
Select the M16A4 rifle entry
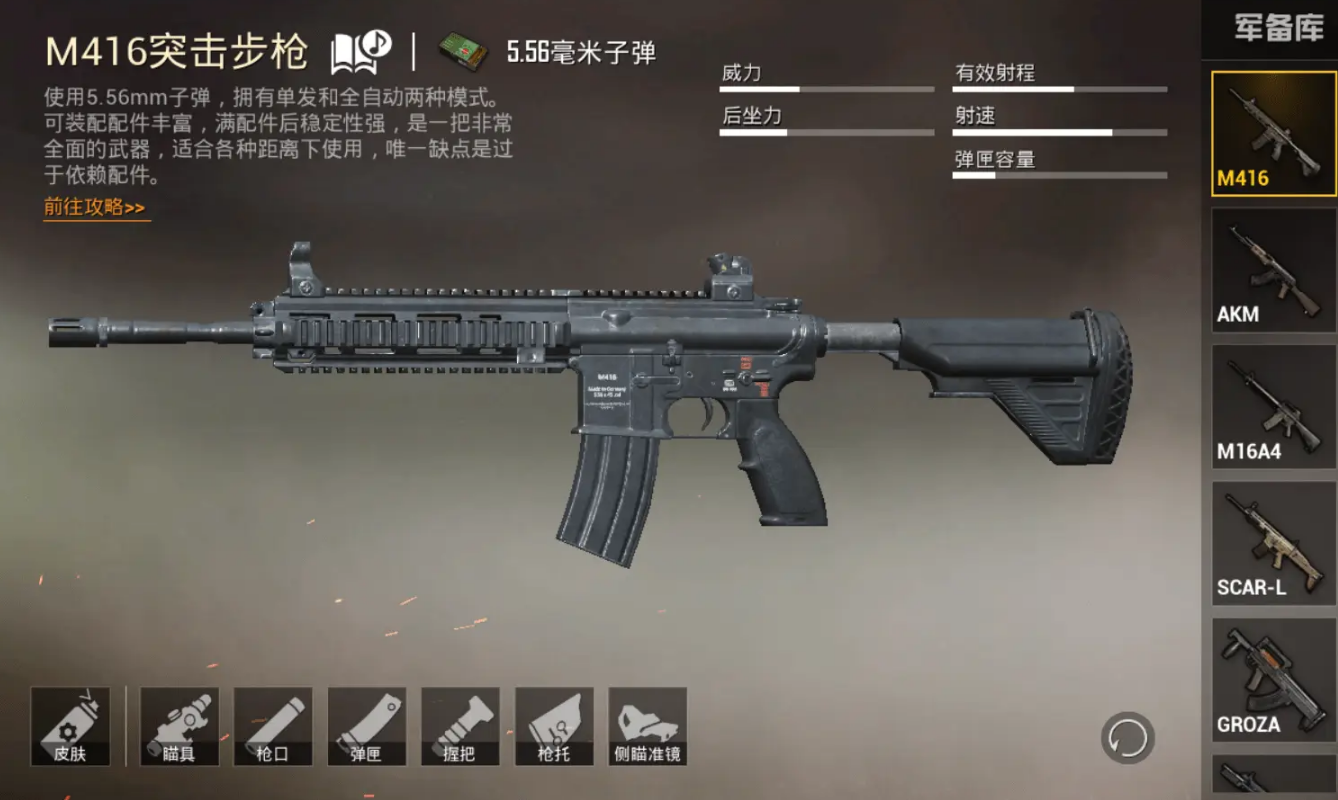1273,407
